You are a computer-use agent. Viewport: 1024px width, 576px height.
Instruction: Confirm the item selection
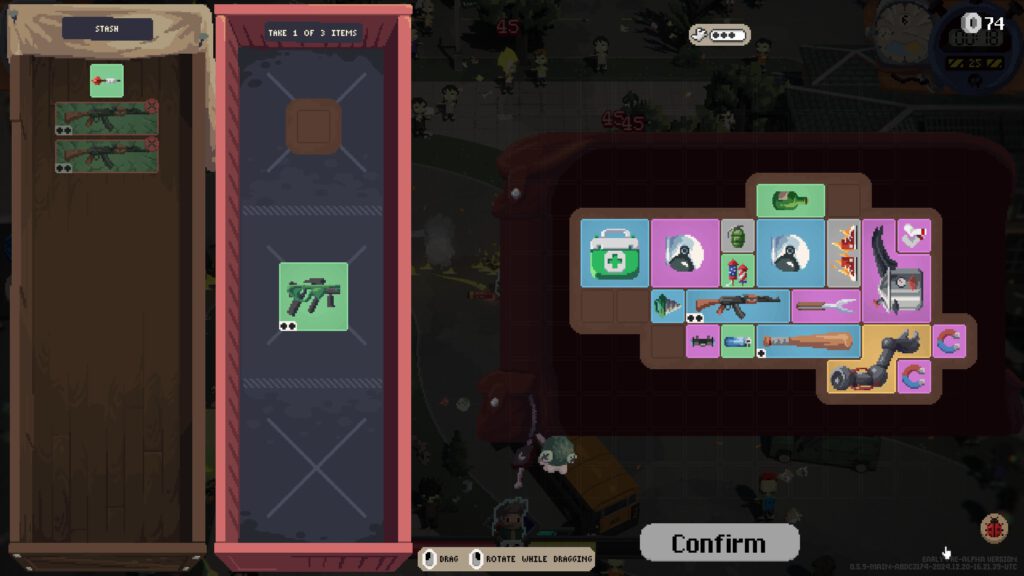[719, 543]
